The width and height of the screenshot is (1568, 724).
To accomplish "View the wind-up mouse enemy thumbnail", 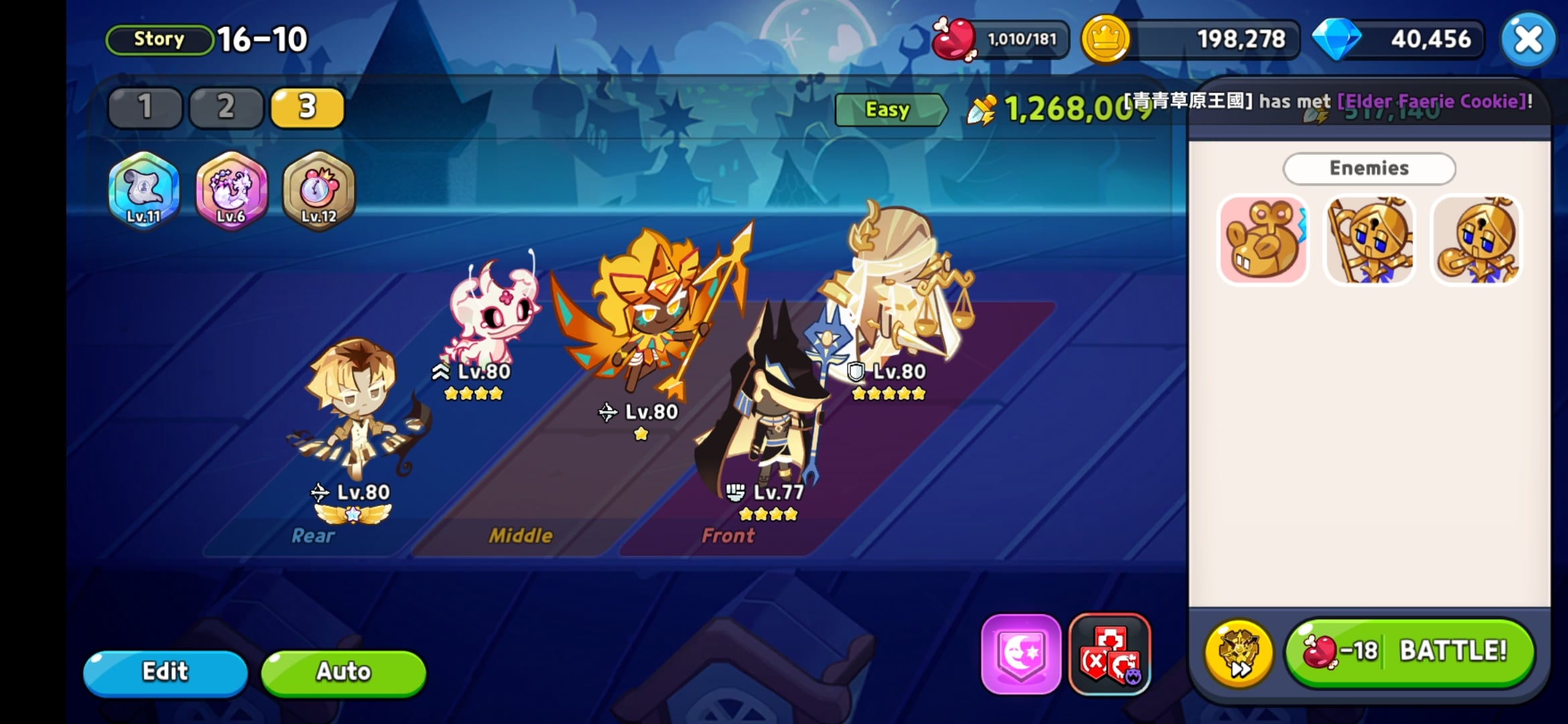I will click(1262, 239).
